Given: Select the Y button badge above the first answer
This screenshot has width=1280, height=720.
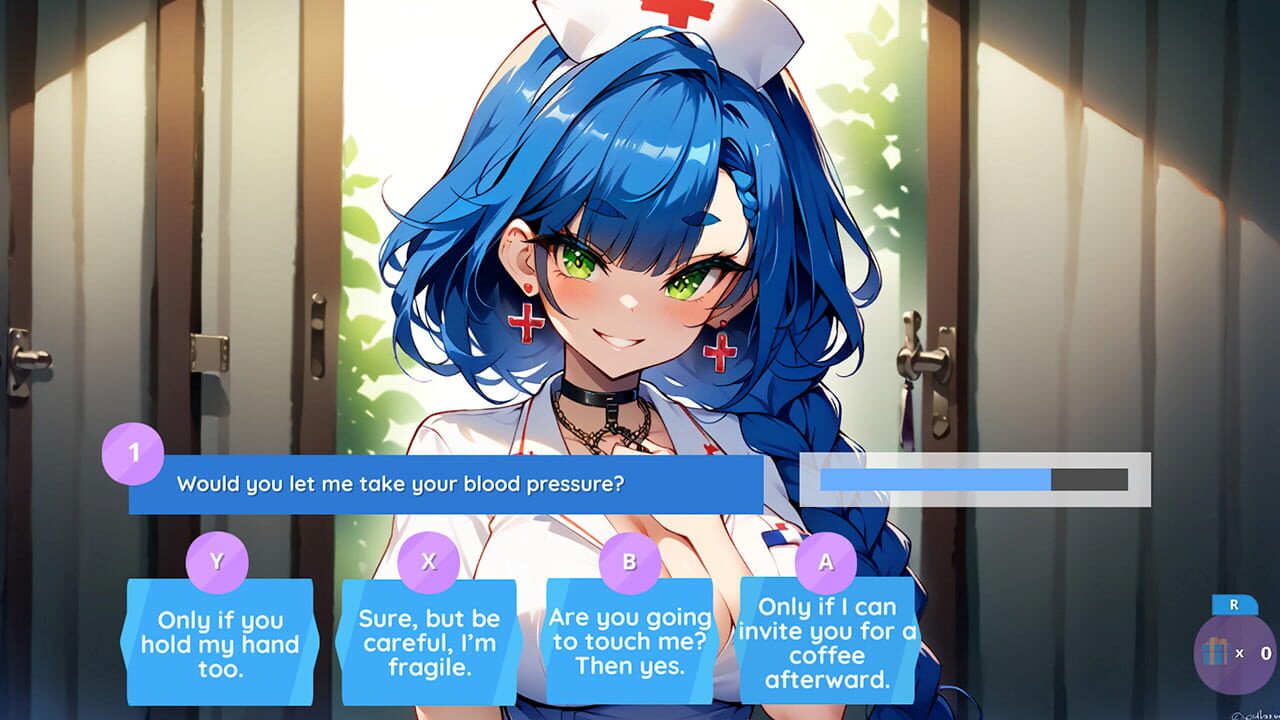Looking at the screenshot, I should coord(219,563).
